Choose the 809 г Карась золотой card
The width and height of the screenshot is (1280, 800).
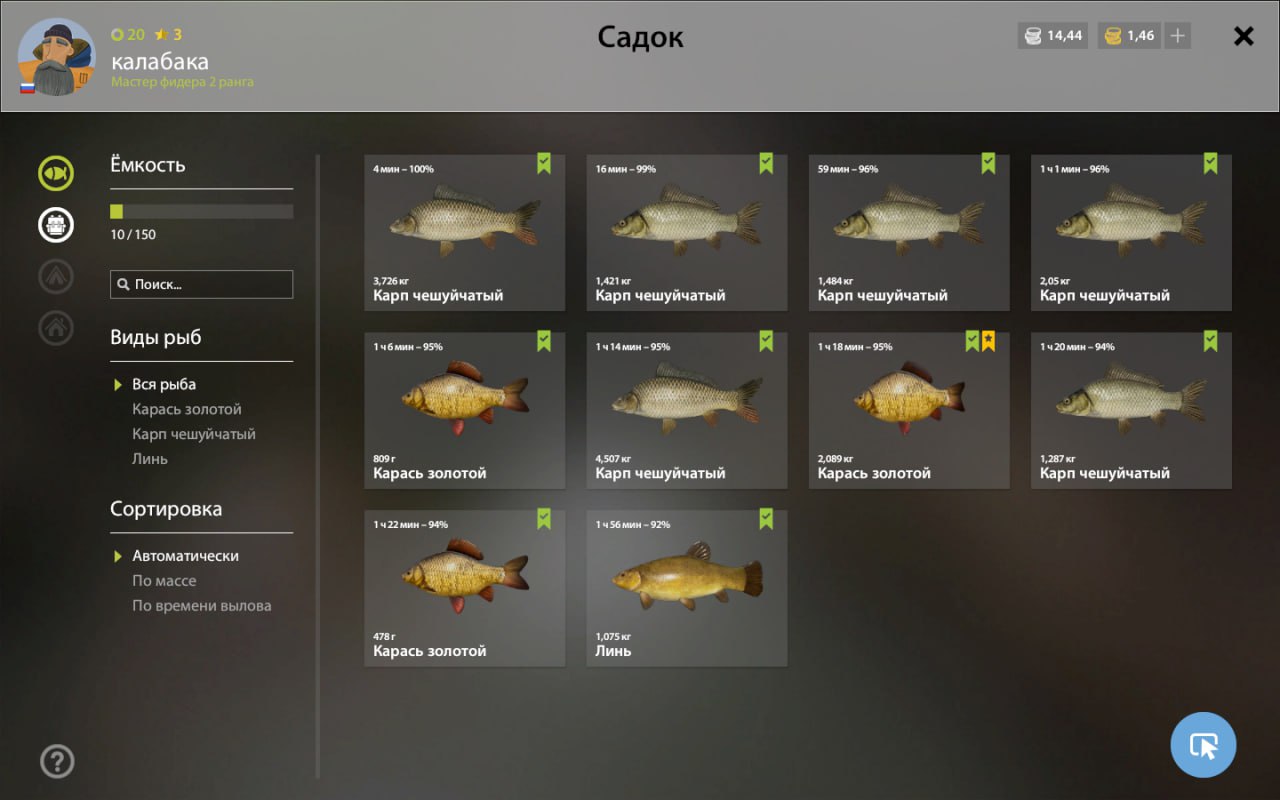(x=464, y=410)
